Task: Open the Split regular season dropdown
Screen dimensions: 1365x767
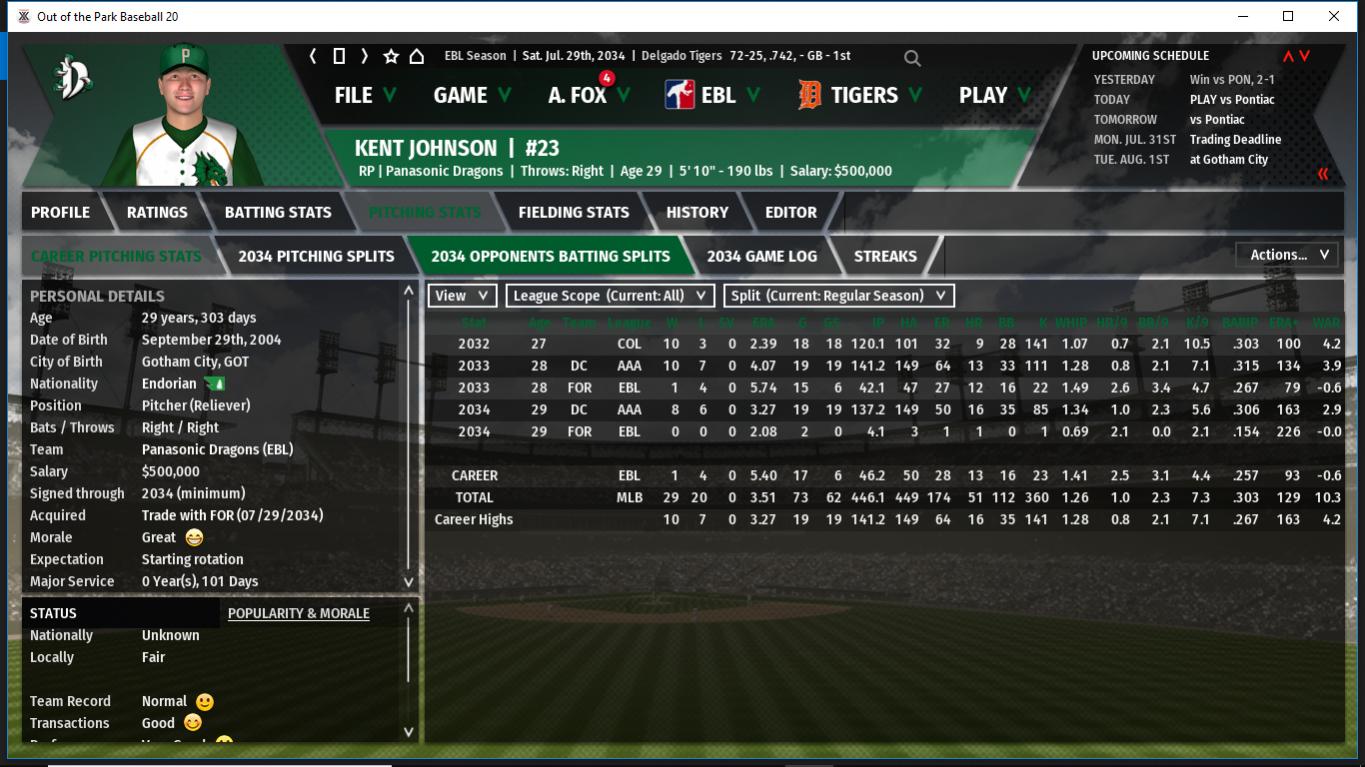Action: coord(838,296)
